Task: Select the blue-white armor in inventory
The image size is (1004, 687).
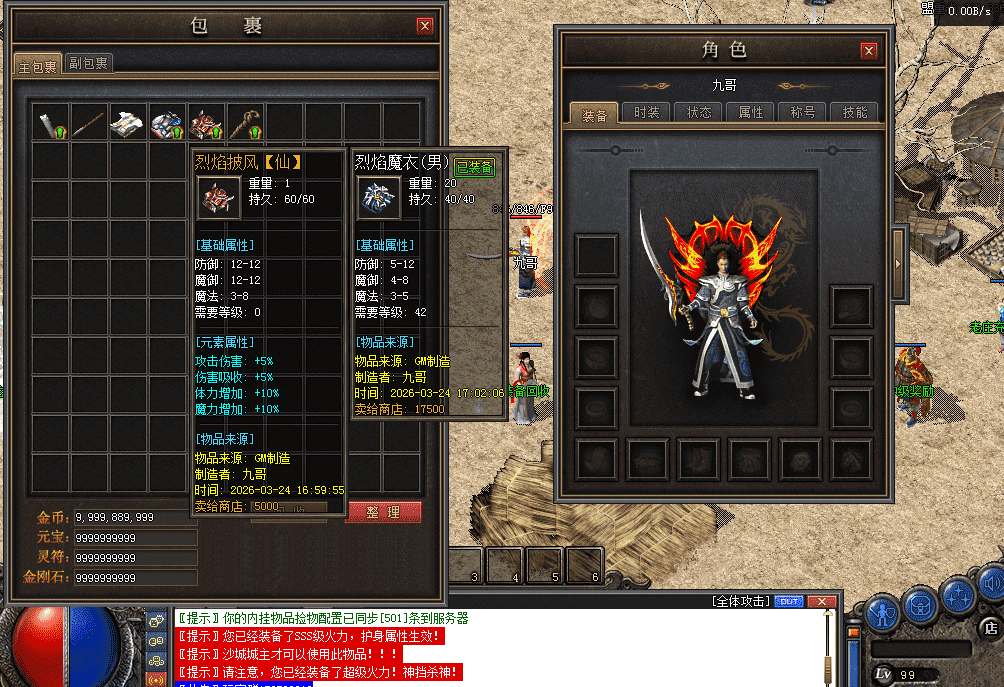Action: point(167,123)
